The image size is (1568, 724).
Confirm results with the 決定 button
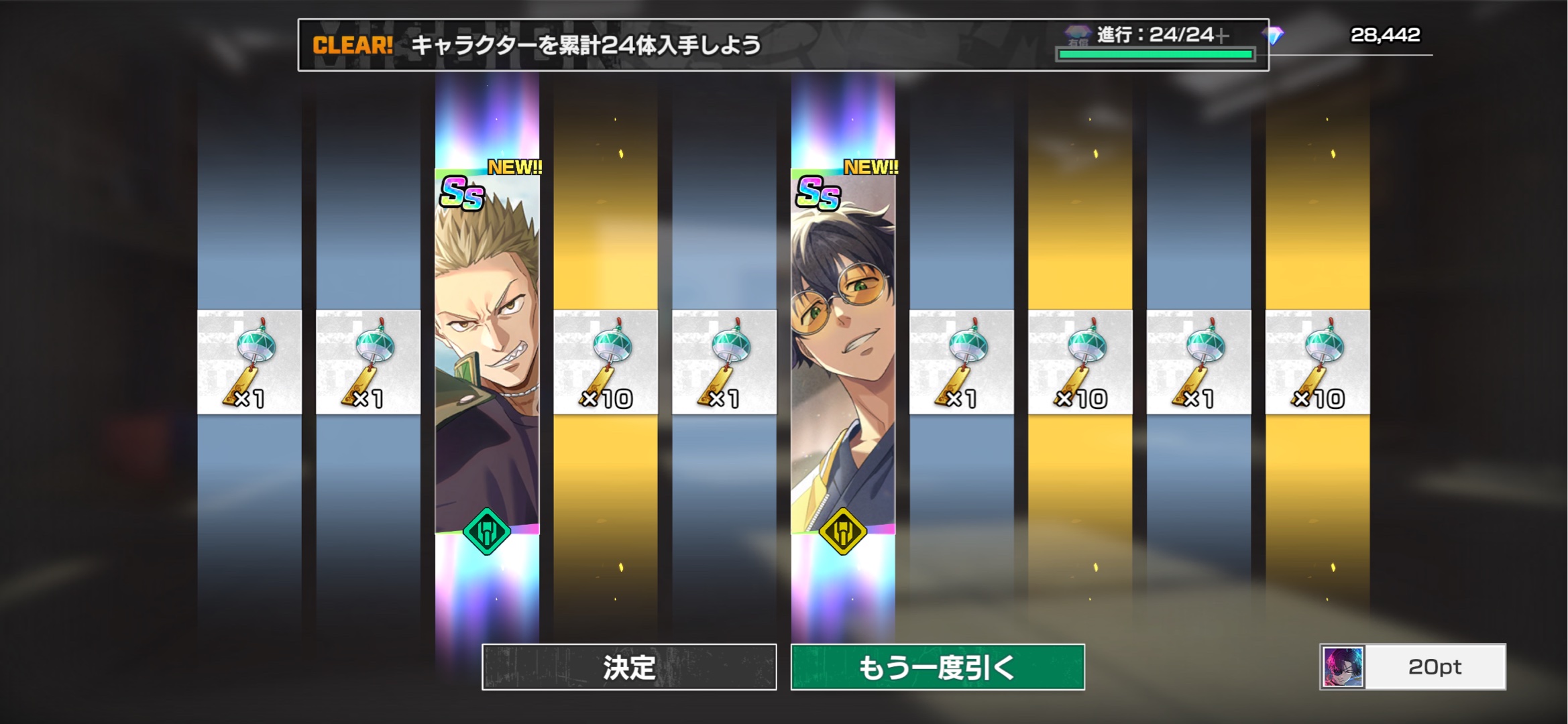point(629,667)
